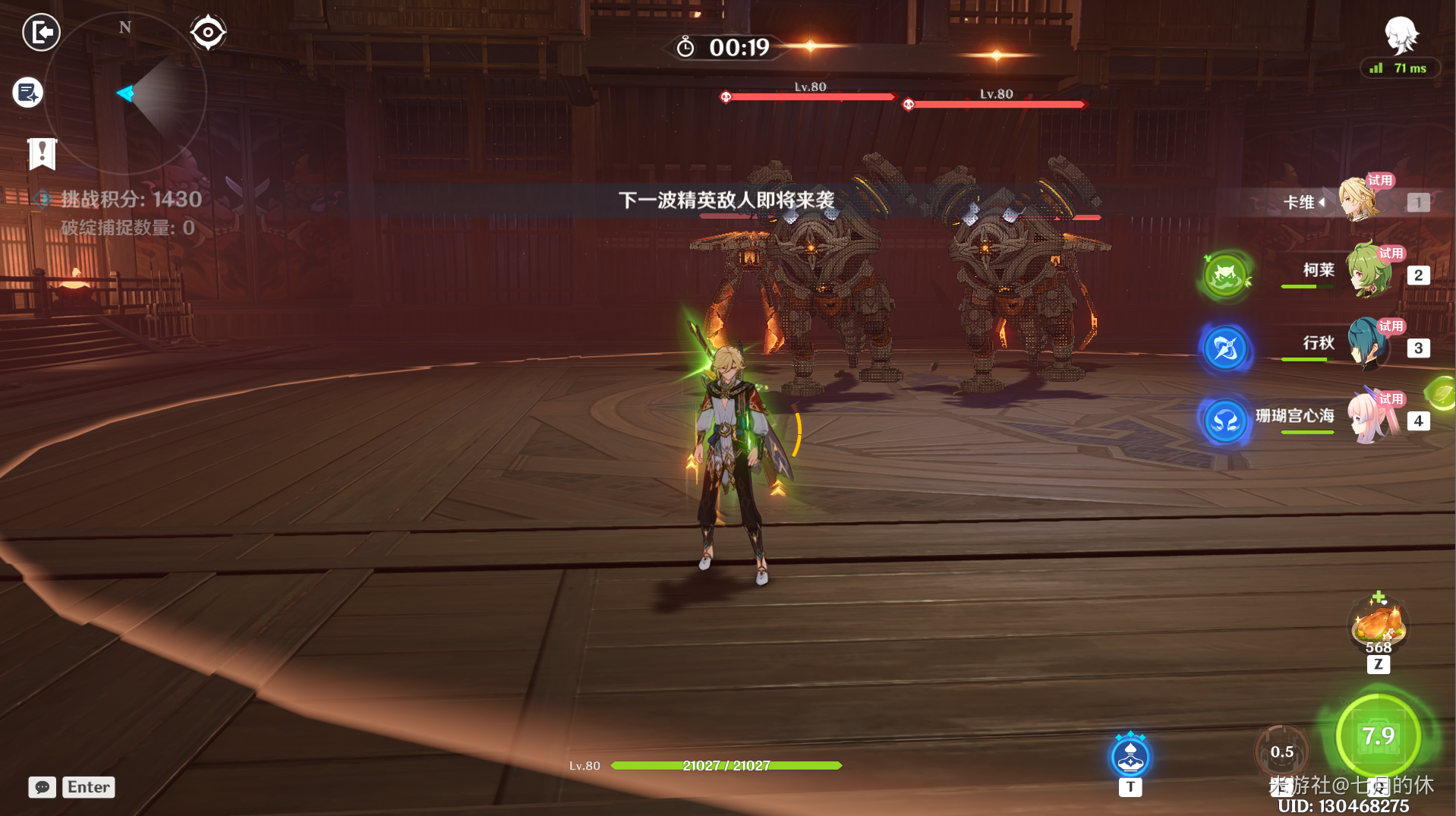1456x816 pixels.
Task: Trigger 行秋's blue elemental burst icon
Action: tap(1225, 348)
